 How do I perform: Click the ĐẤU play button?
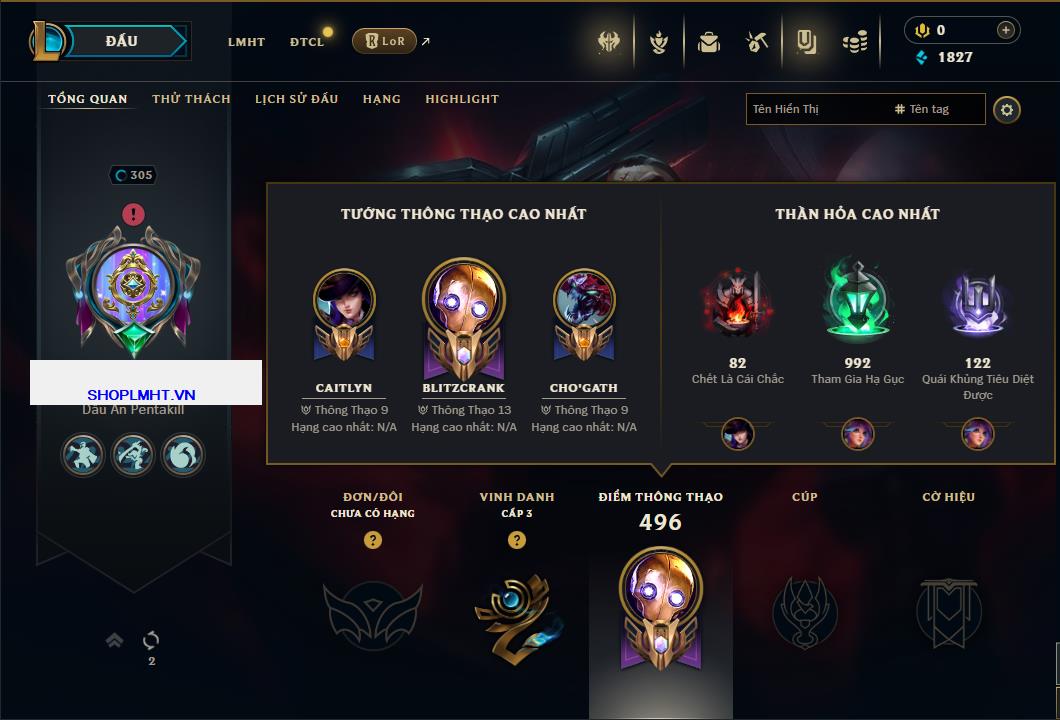122,41
